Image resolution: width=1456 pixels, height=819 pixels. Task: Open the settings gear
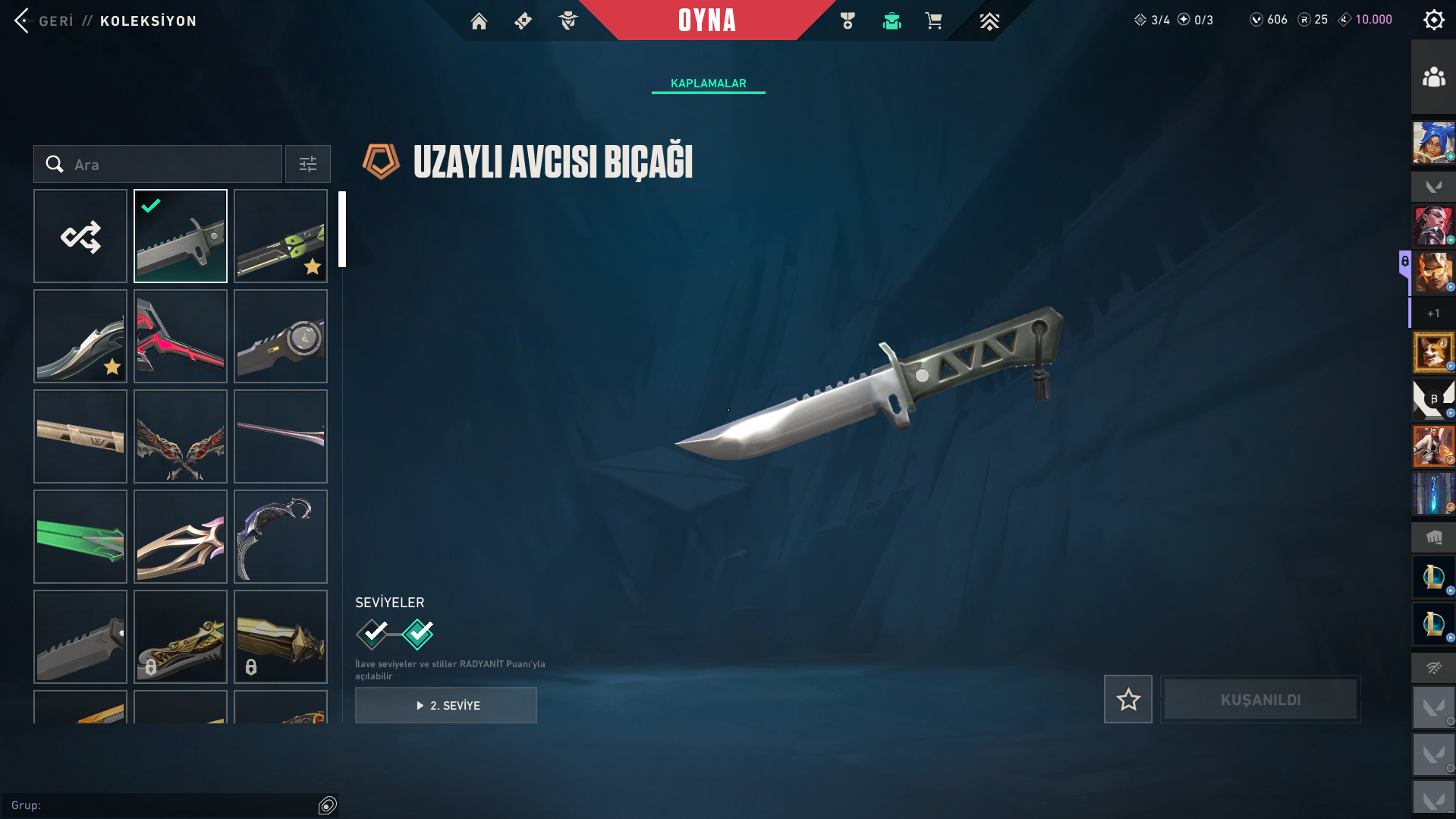(x=1433, y=20)
